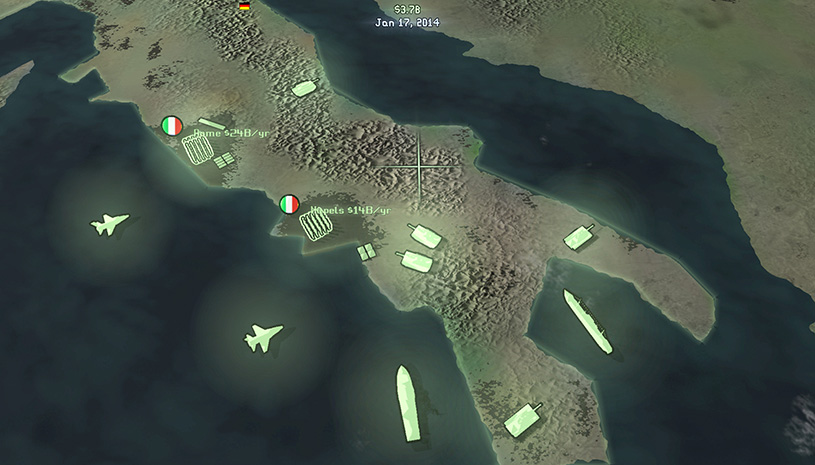This screenshot has width=815, height=465.
Task: Select the Rome city flag marker
Action: (x=172, y=126)
